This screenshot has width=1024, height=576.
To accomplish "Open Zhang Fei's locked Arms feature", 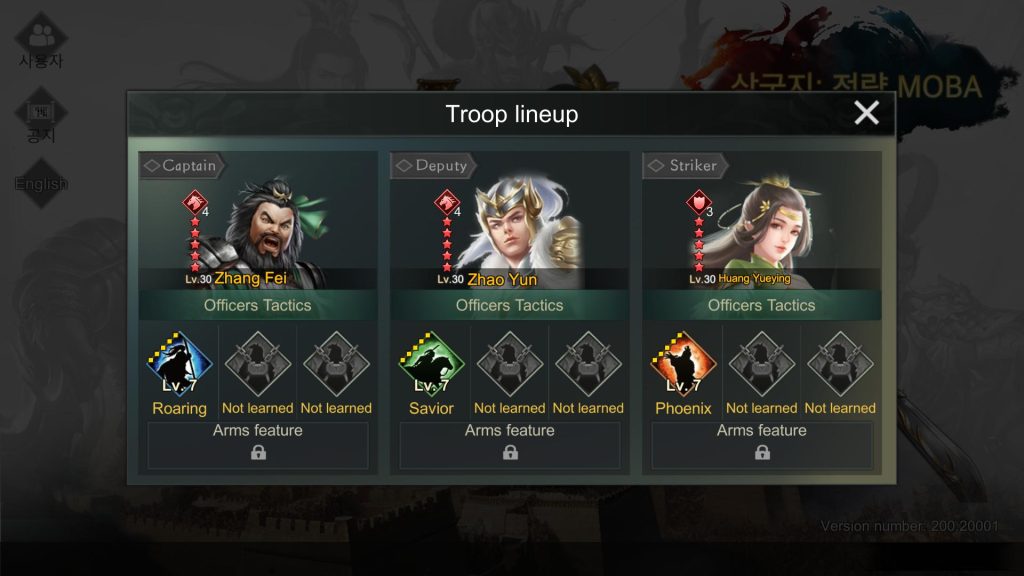I will tap(258, 445).
